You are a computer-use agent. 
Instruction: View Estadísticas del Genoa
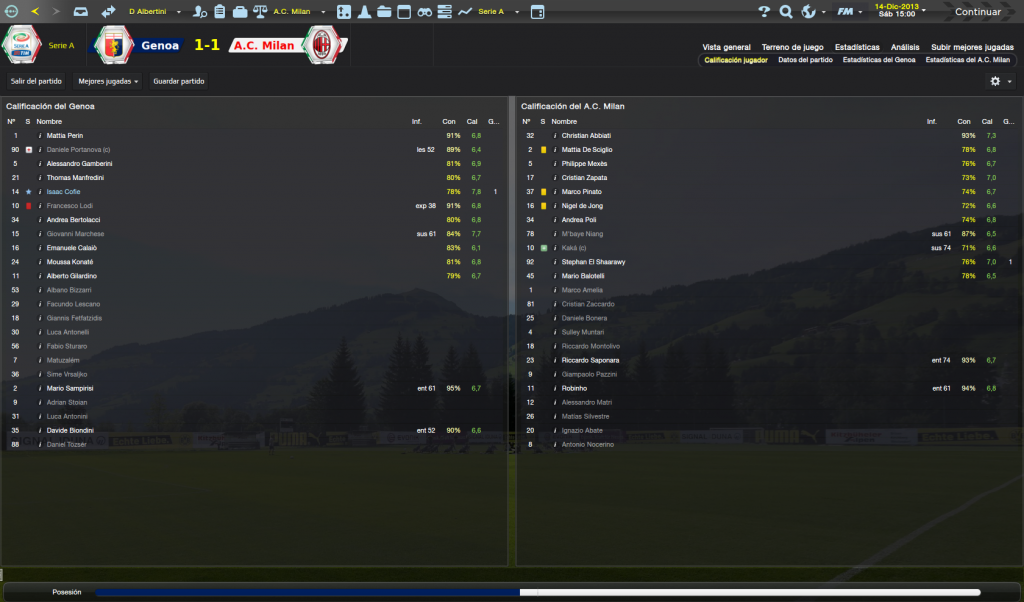(x=879, y=60)
